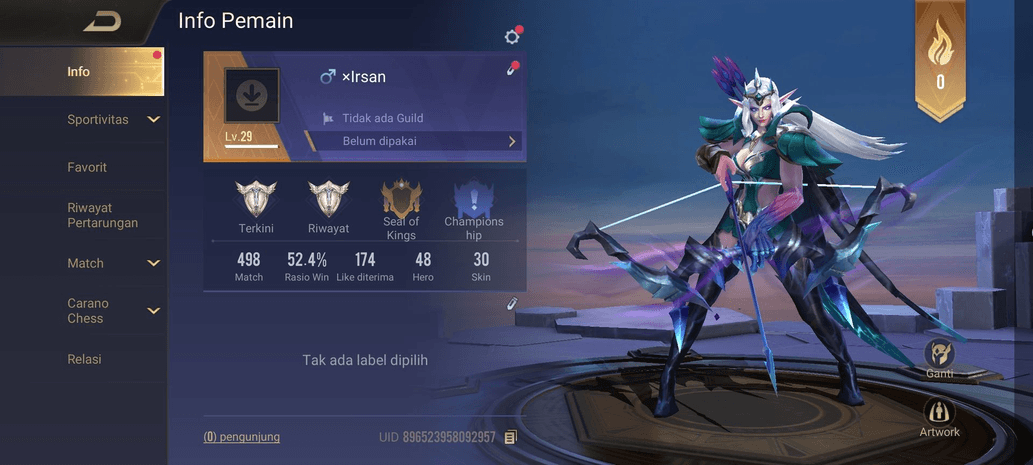
Task: Show Riwayat Pertarungan battle history
Action: pyautogui.click(x=102, y=215)
